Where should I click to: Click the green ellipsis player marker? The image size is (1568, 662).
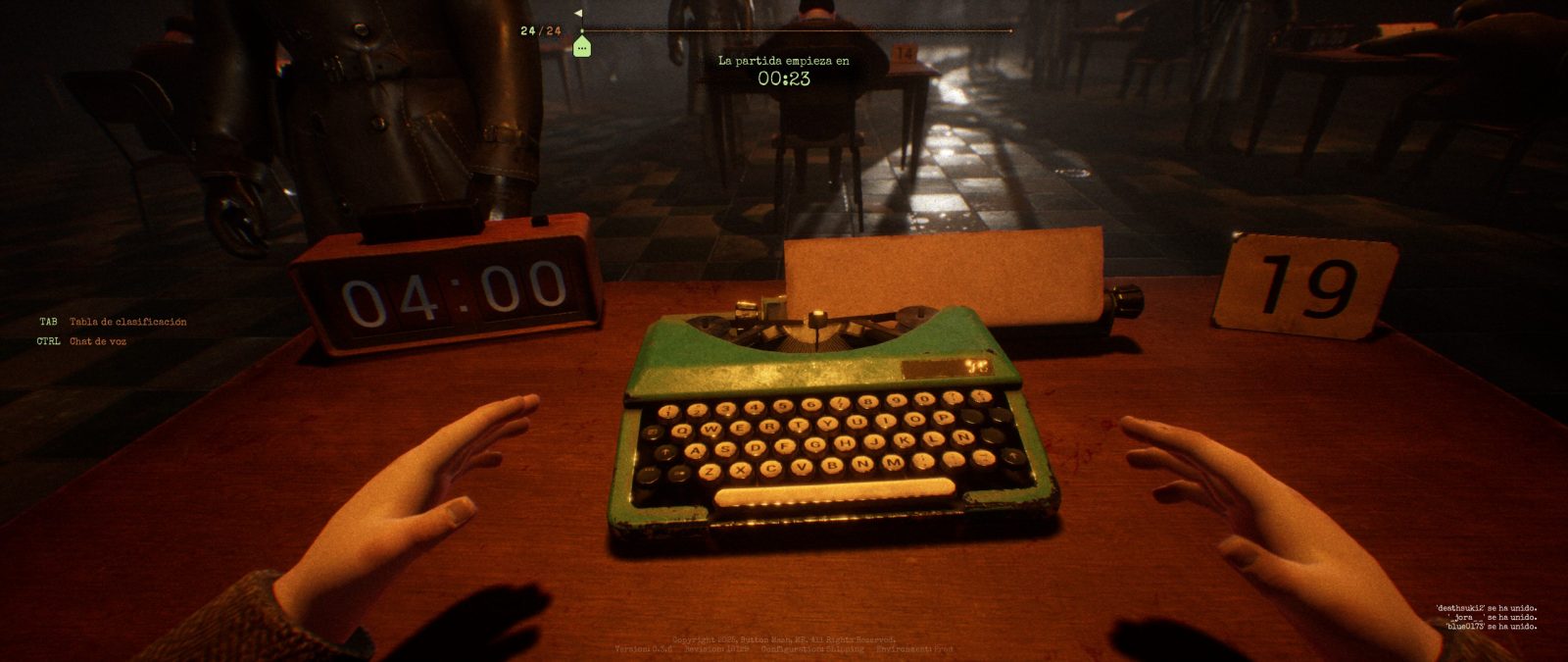[582, 46]
